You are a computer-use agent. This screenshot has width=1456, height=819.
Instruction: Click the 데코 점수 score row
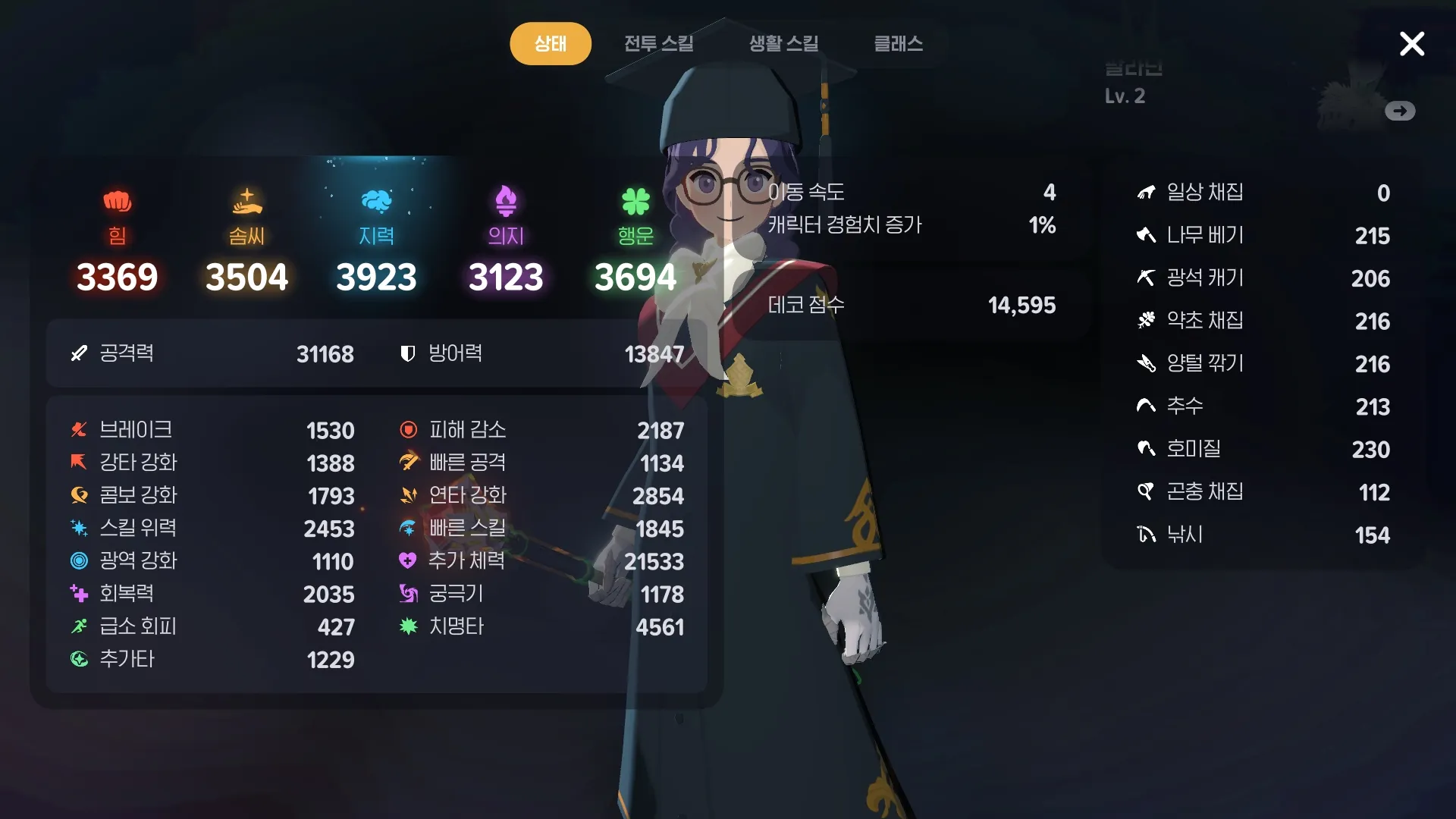click(911, 305)
